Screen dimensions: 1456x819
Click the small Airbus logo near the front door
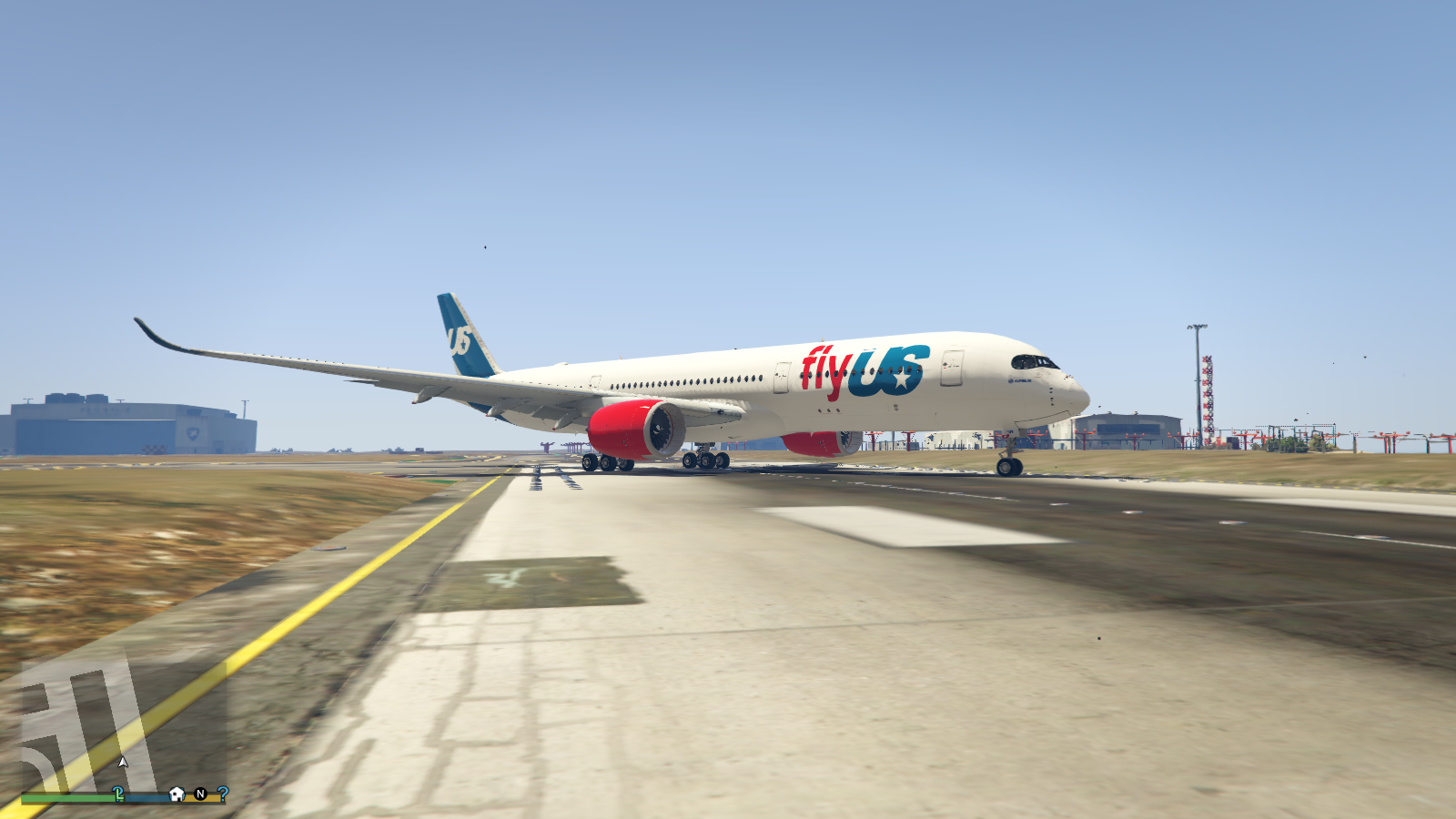pos(1020,382)
